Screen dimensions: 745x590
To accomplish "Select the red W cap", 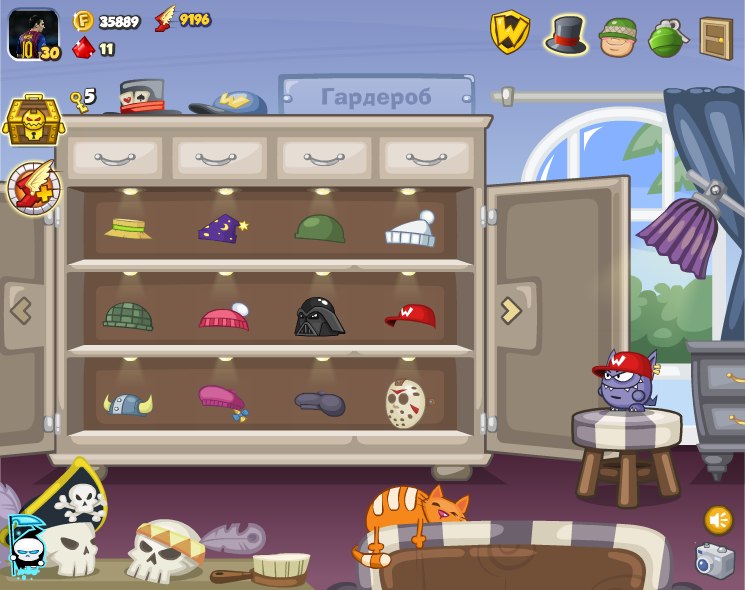I will click(x=411, y=316).
